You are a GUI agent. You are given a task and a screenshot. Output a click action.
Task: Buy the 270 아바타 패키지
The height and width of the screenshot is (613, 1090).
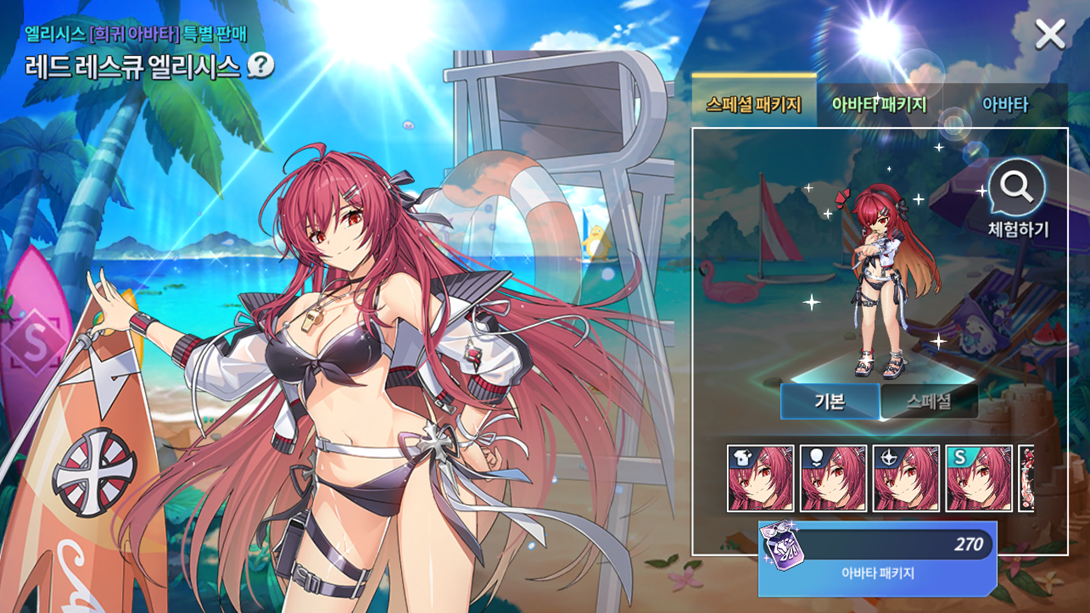[x=877, y=558]
